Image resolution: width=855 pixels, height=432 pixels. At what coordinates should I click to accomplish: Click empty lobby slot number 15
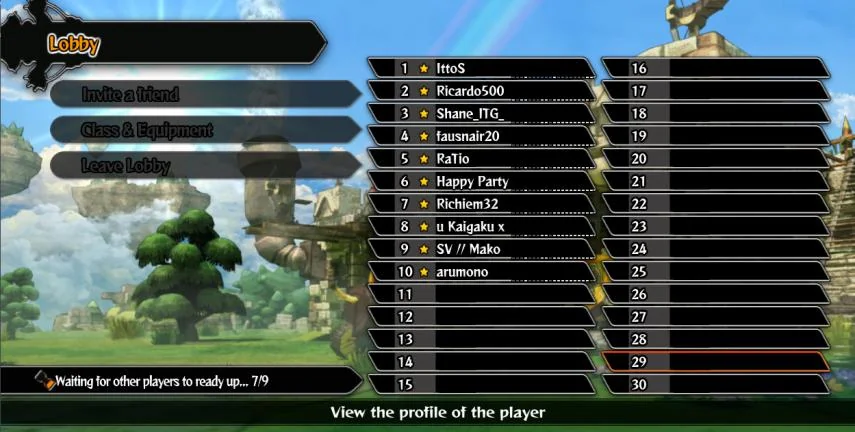coord(480,385)
